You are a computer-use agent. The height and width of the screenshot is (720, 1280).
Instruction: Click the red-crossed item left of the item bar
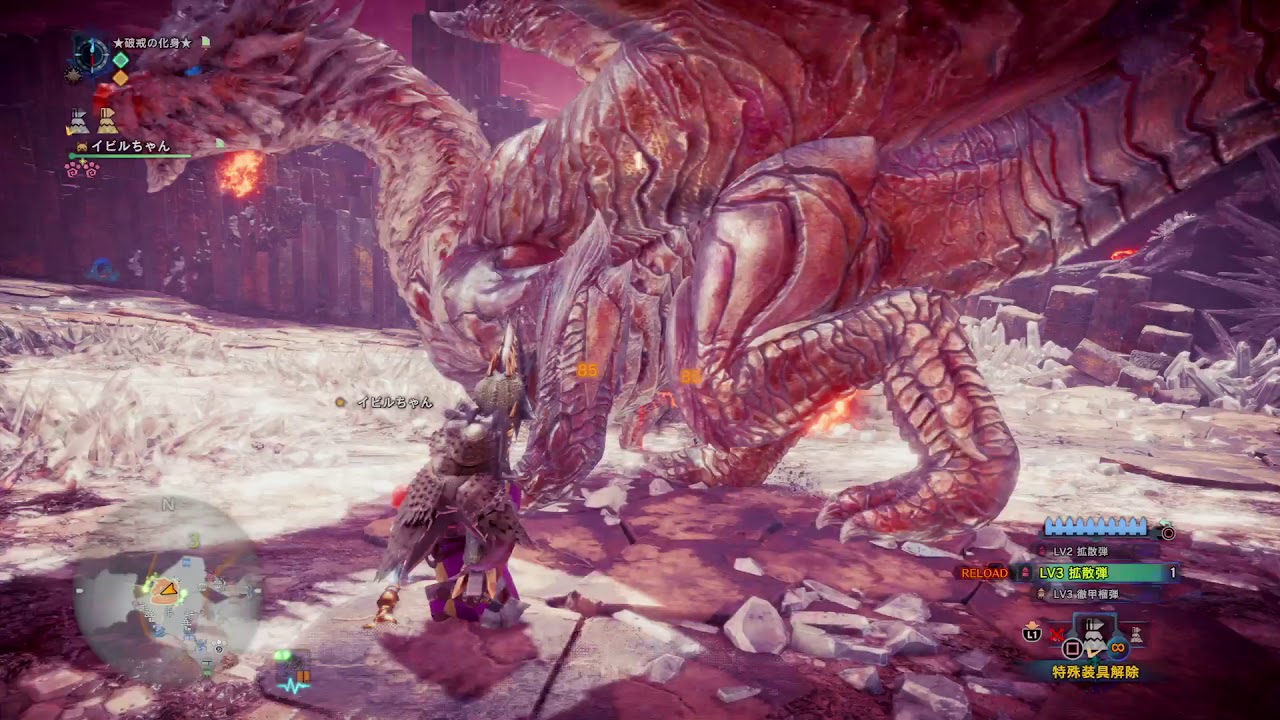tap(1058, 632)
